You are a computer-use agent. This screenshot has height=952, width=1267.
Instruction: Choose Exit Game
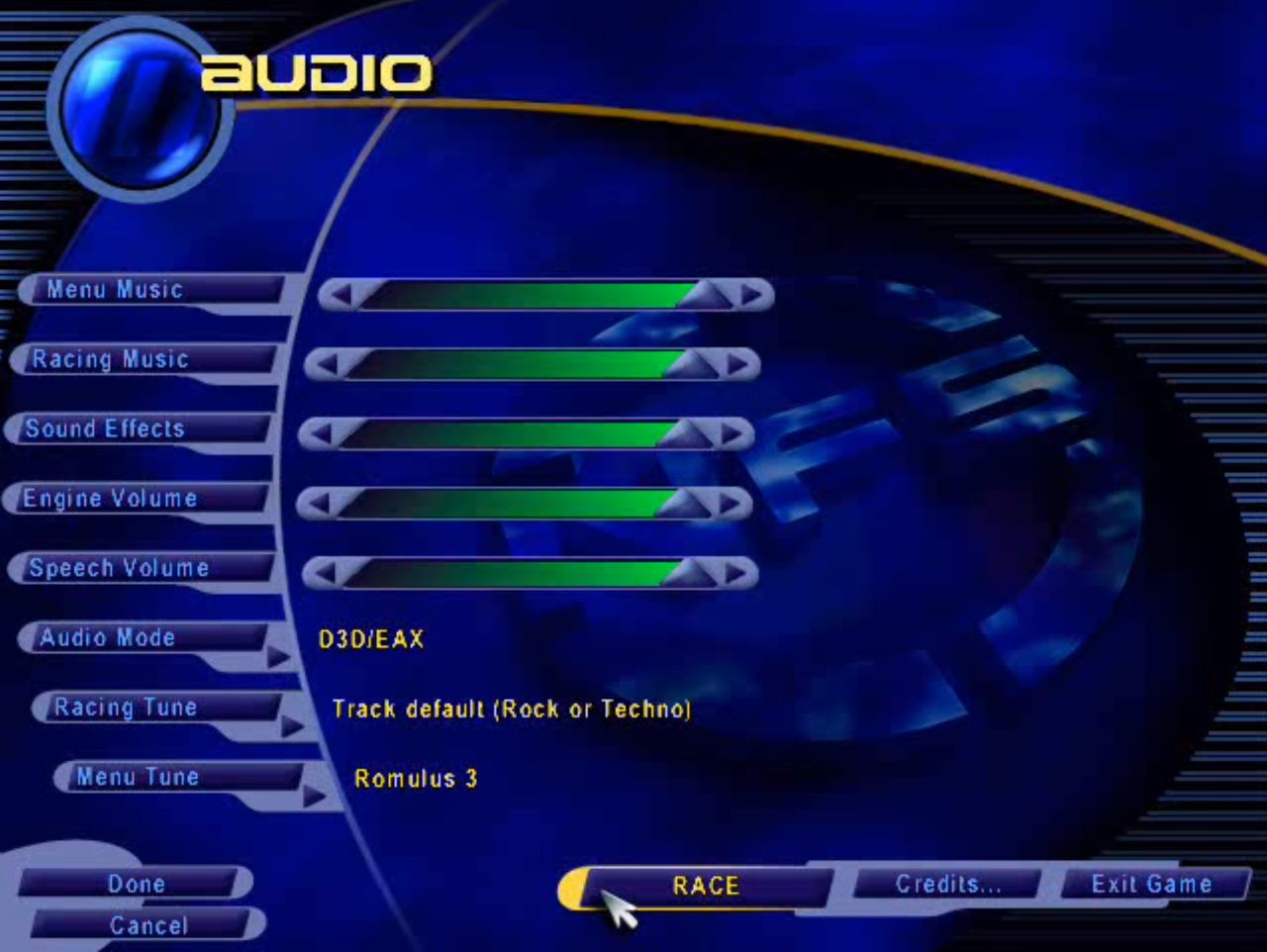click(1151, 884)
